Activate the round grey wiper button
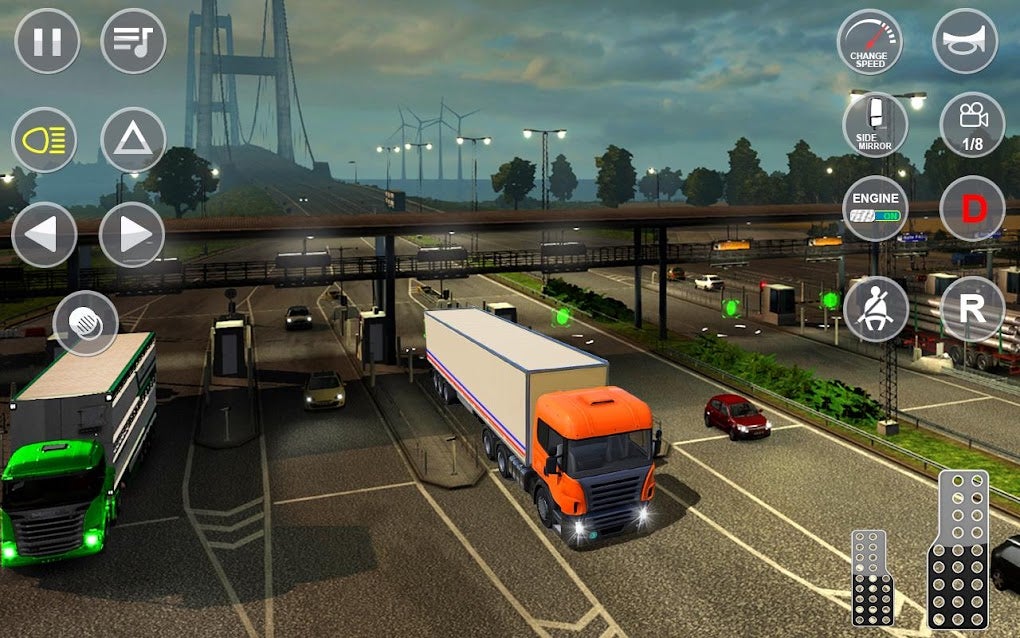Screen dimensions: 1020x638 tap(86, 323)
